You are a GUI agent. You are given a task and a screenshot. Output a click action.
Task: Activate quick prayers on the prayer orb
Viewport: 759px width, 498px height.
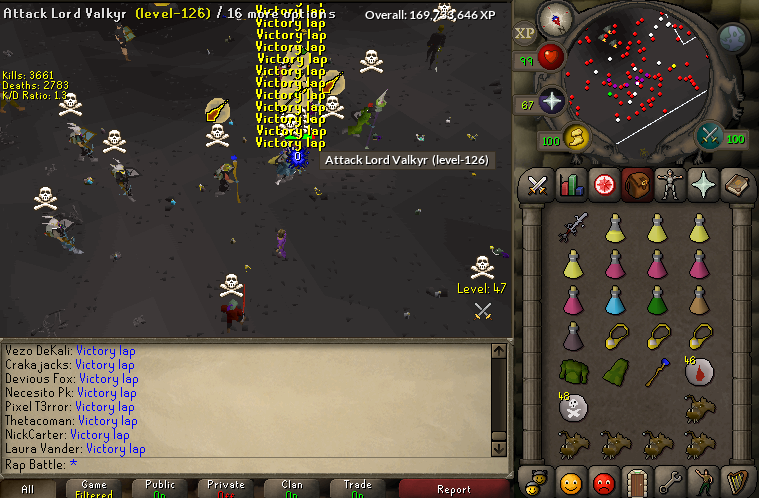click(x=551, y=100)
